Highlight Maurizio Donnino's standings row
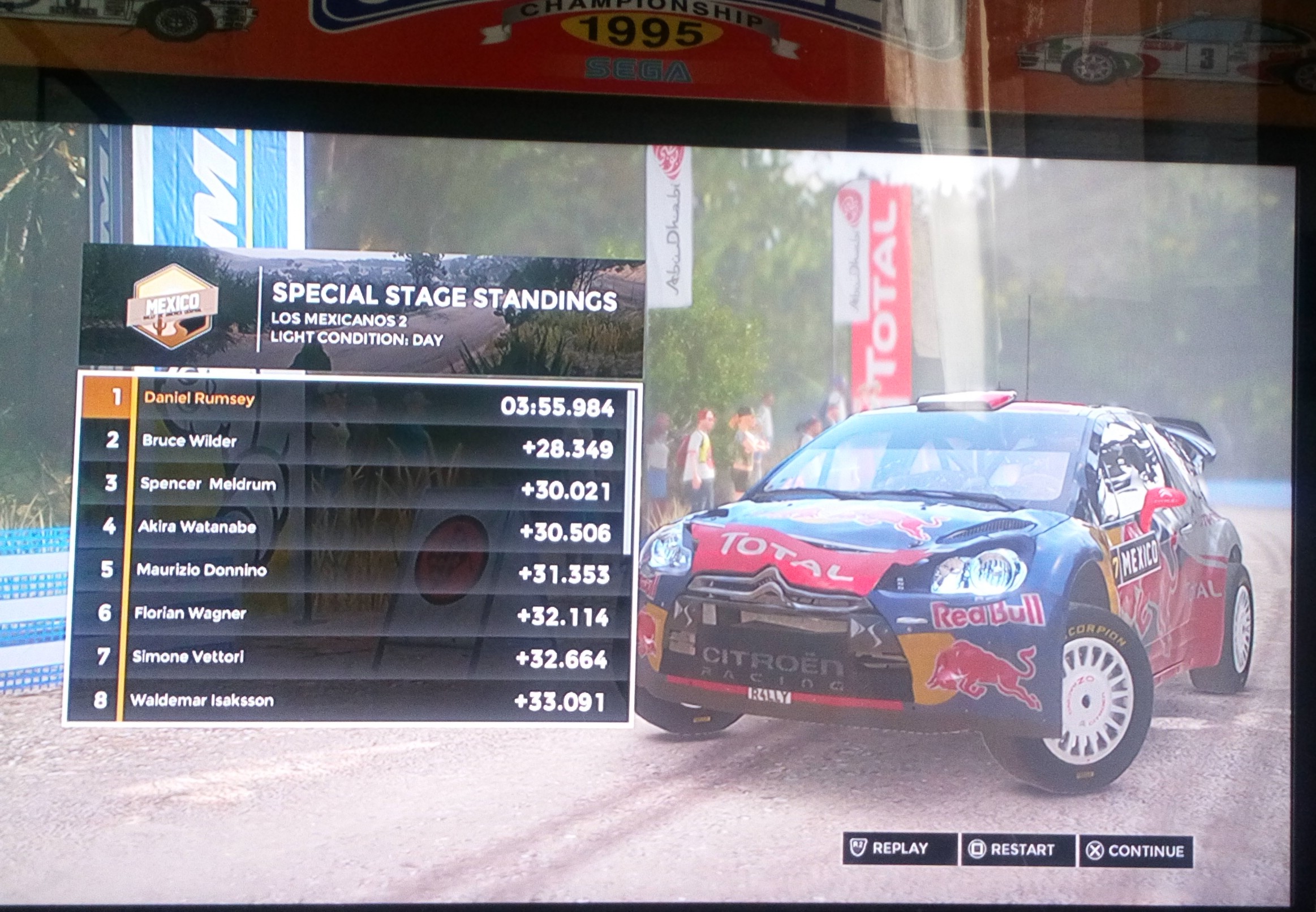The width and height of the screenshot is (1316, 912). pyautogui.click(x=354, y=571)
